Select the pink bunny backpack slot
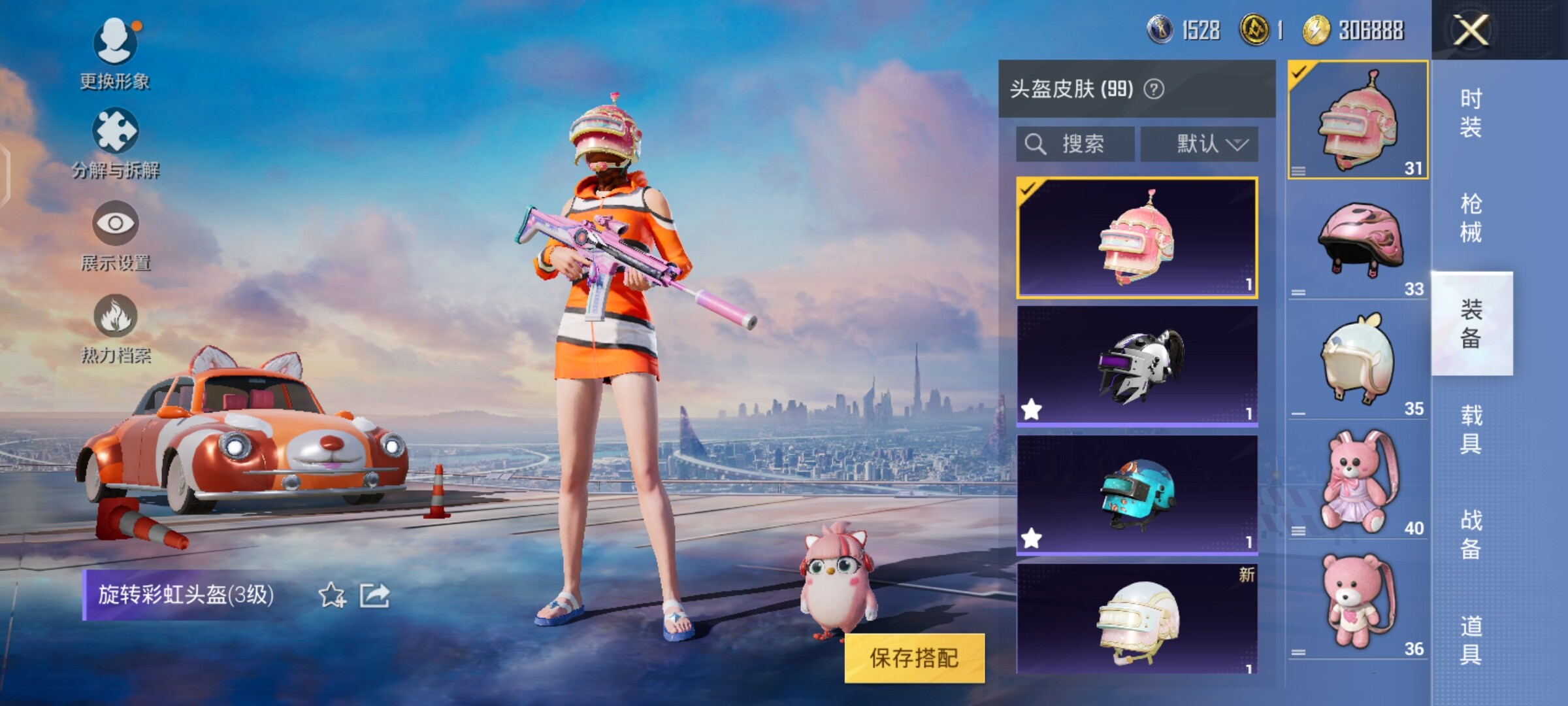The width and height of the screenshot is (1568, 706). pos(1358,482)
